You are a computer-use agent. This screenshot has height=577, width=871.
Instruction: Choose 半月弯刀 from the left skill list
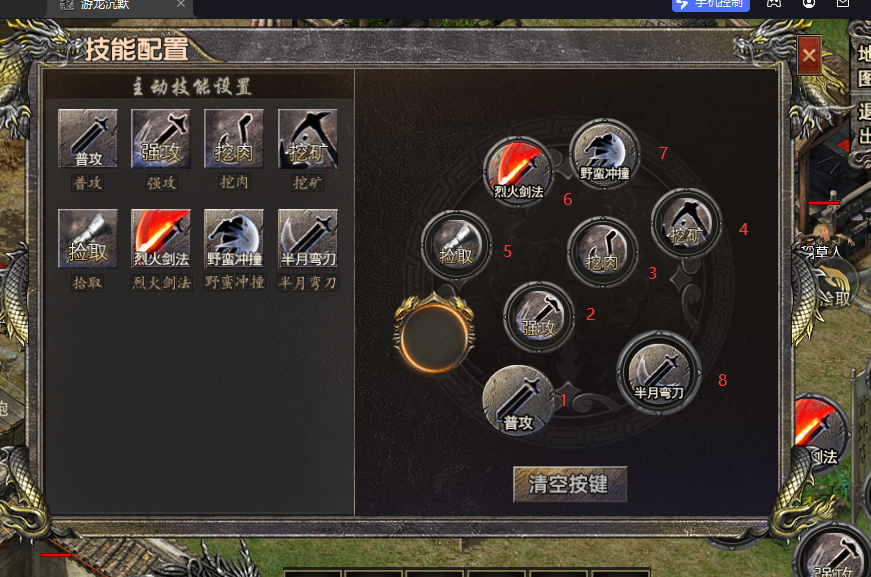307,239
